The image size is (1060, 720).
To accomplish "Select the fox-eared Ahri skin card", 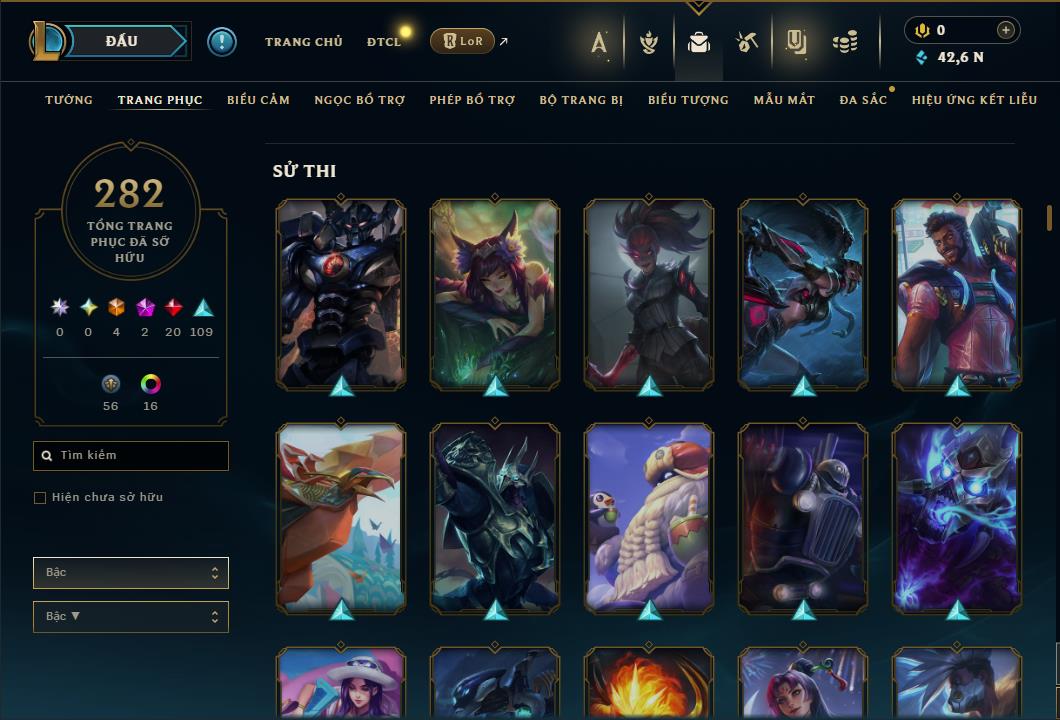I will point(494,293).
